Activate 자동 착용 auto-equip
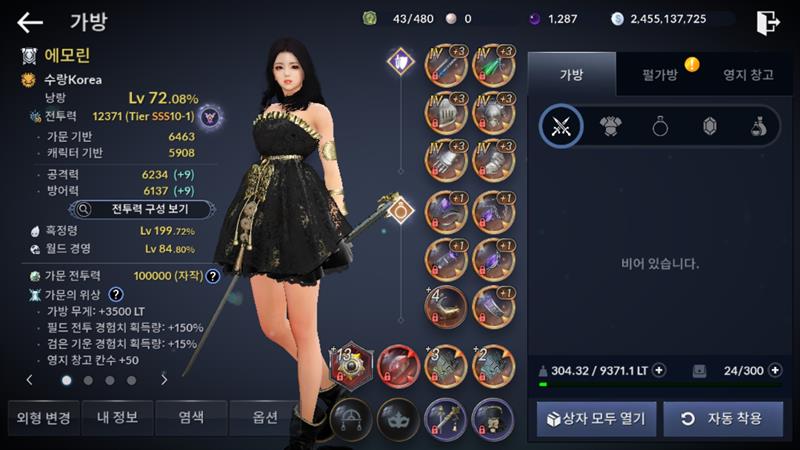The height and width of the screenshot is (450, 800). pos(722,418)
